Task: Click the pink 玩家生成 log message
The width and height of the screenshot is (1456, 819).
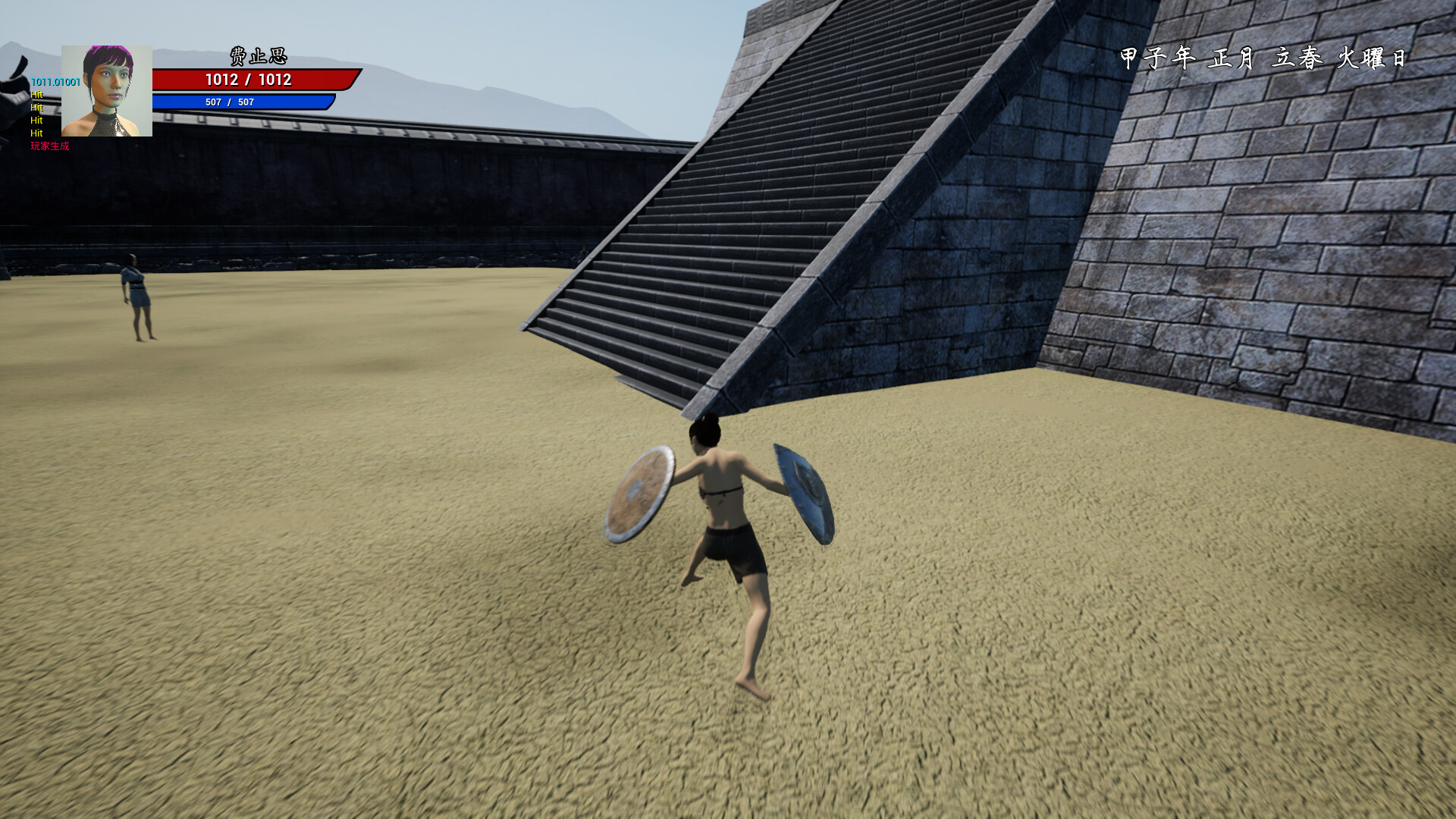Action: click(49, 148)
